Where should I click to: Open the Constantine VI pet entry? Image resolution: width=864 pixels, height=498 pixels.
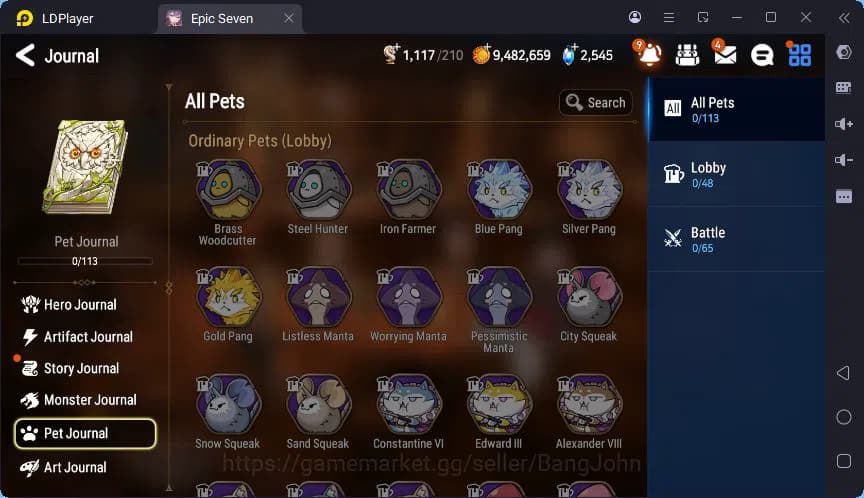(408, 404)
